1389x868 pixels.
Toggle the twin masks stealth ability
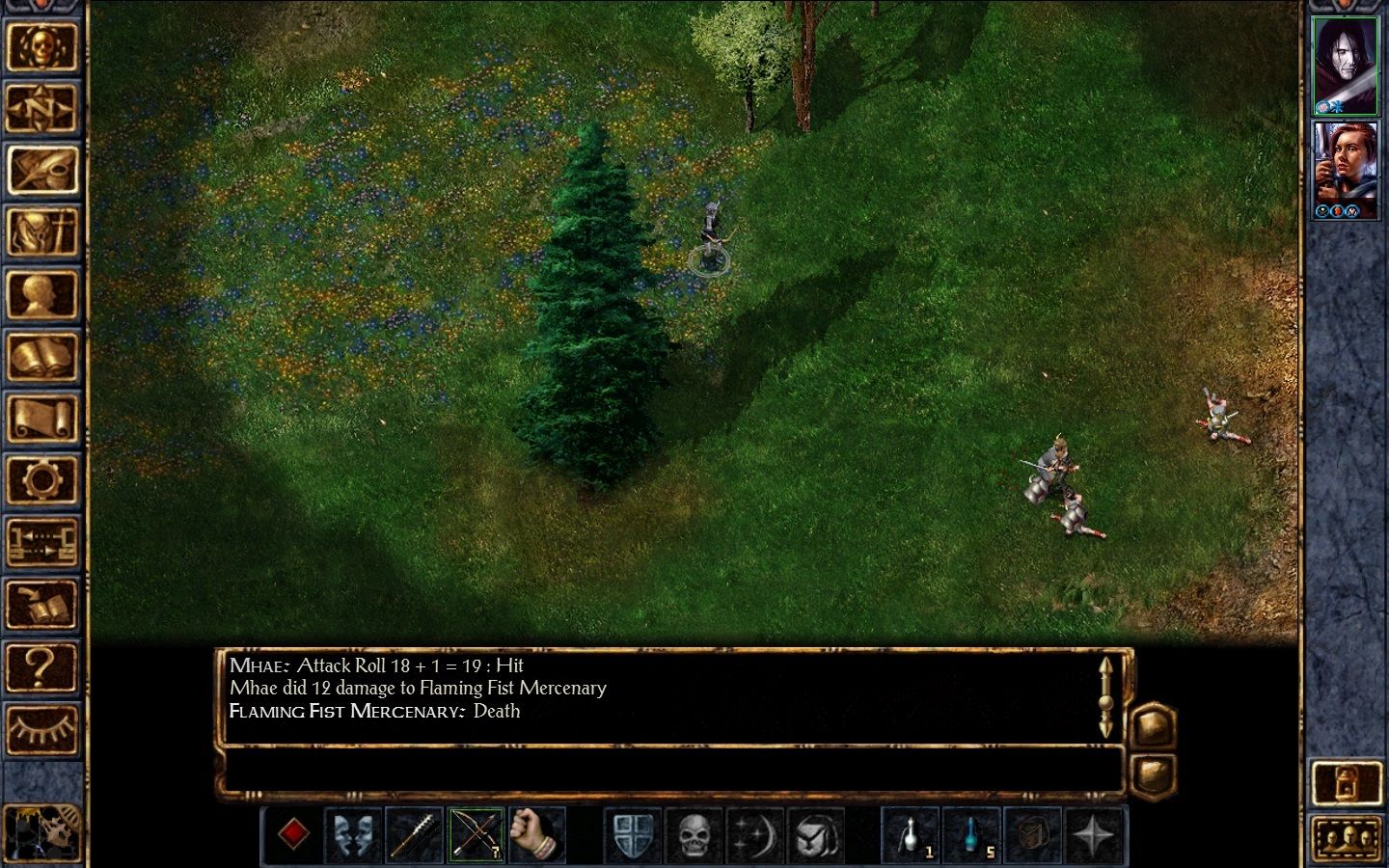pyautogui.click(x=354, y=834)
